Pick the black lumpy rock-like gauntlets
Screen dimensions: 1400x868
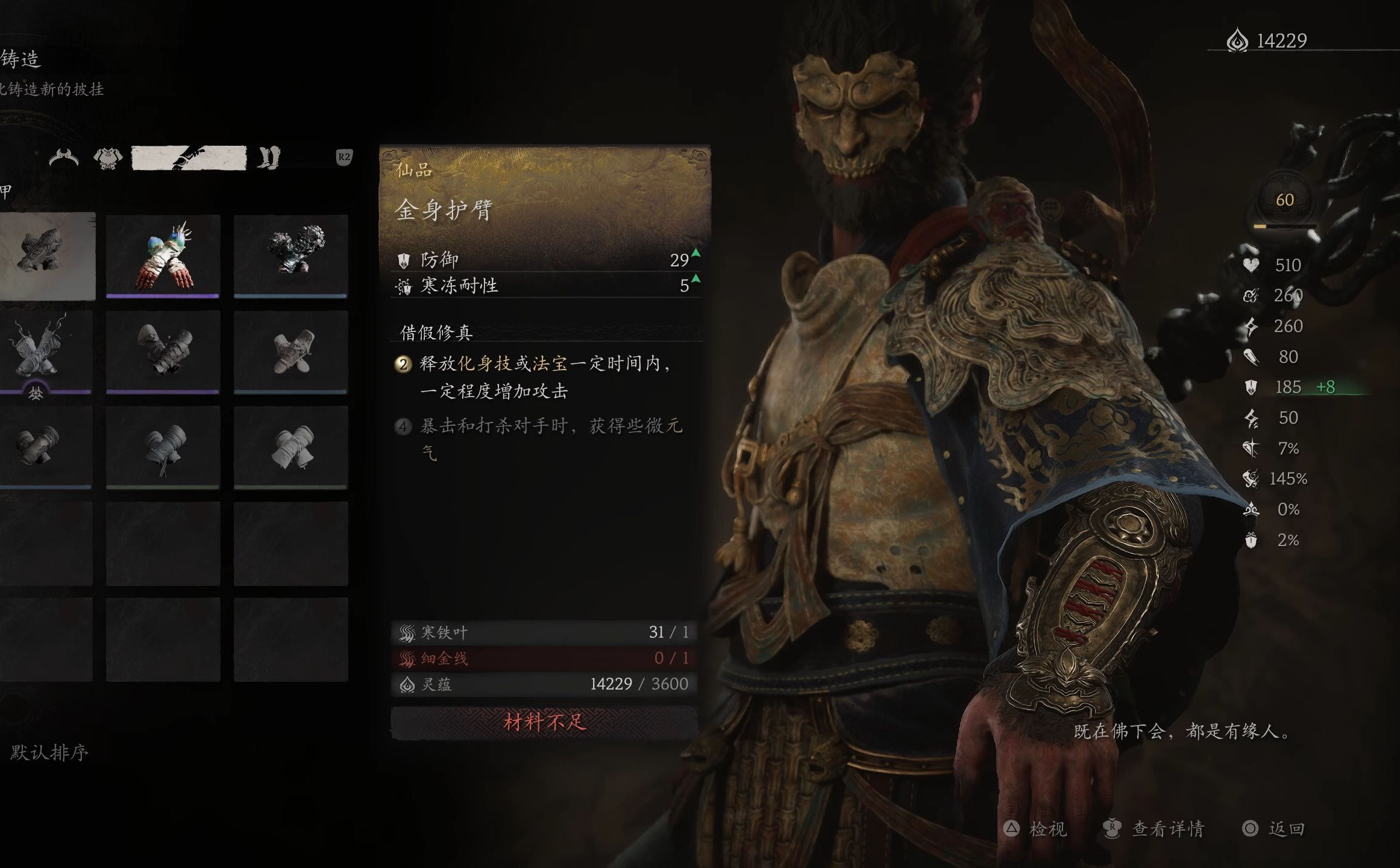(290, 256)
